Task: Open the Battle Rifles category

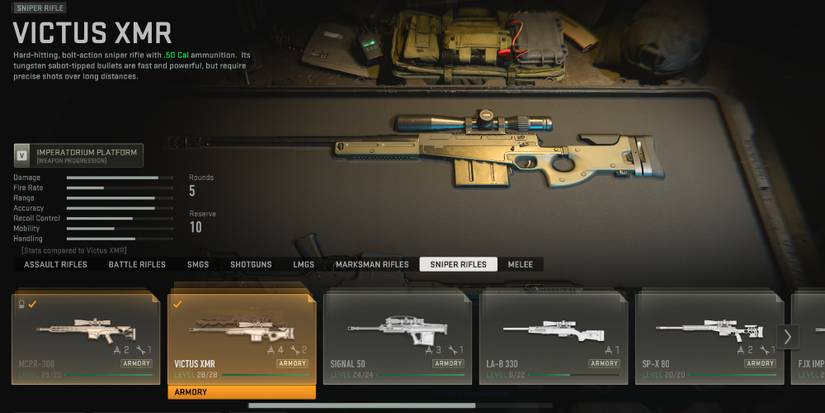Action: click(x=137, y=264)
